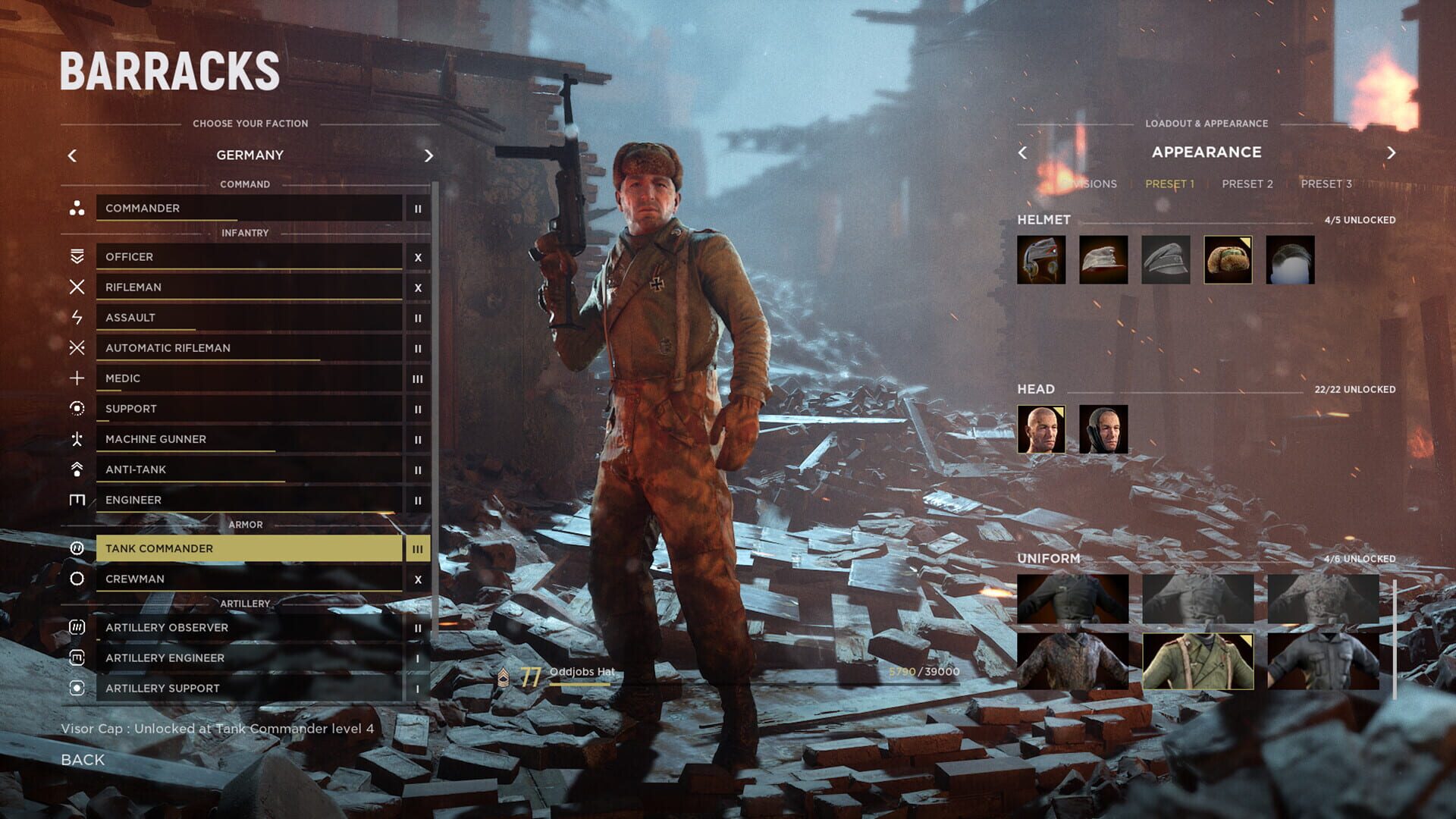
Task: Click the left arrow beside APPEARANCE
Action: coord(1023,152)
